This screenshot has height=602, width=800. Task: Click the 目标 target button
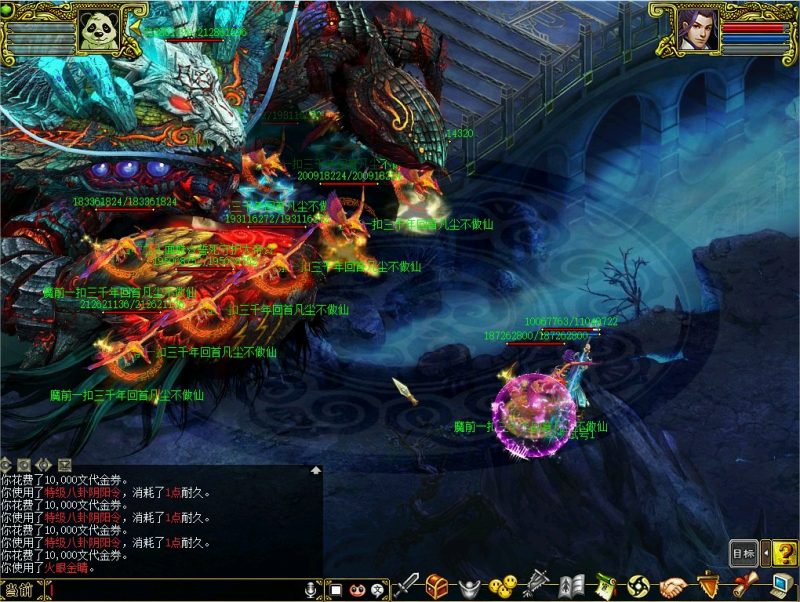pyautogui.click(x=743, y=552)
